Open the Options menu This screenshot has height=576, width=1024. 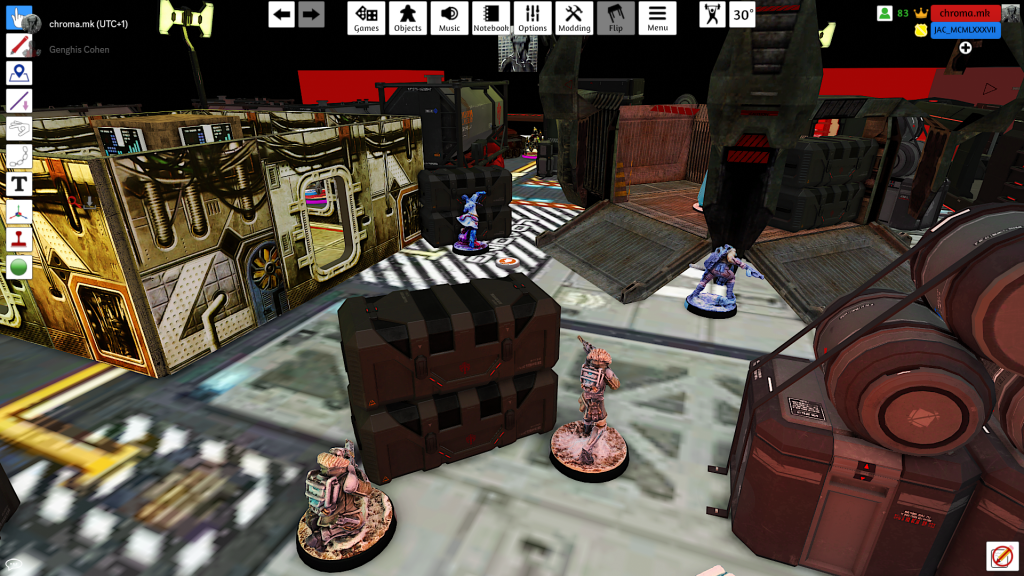[533, 17]
